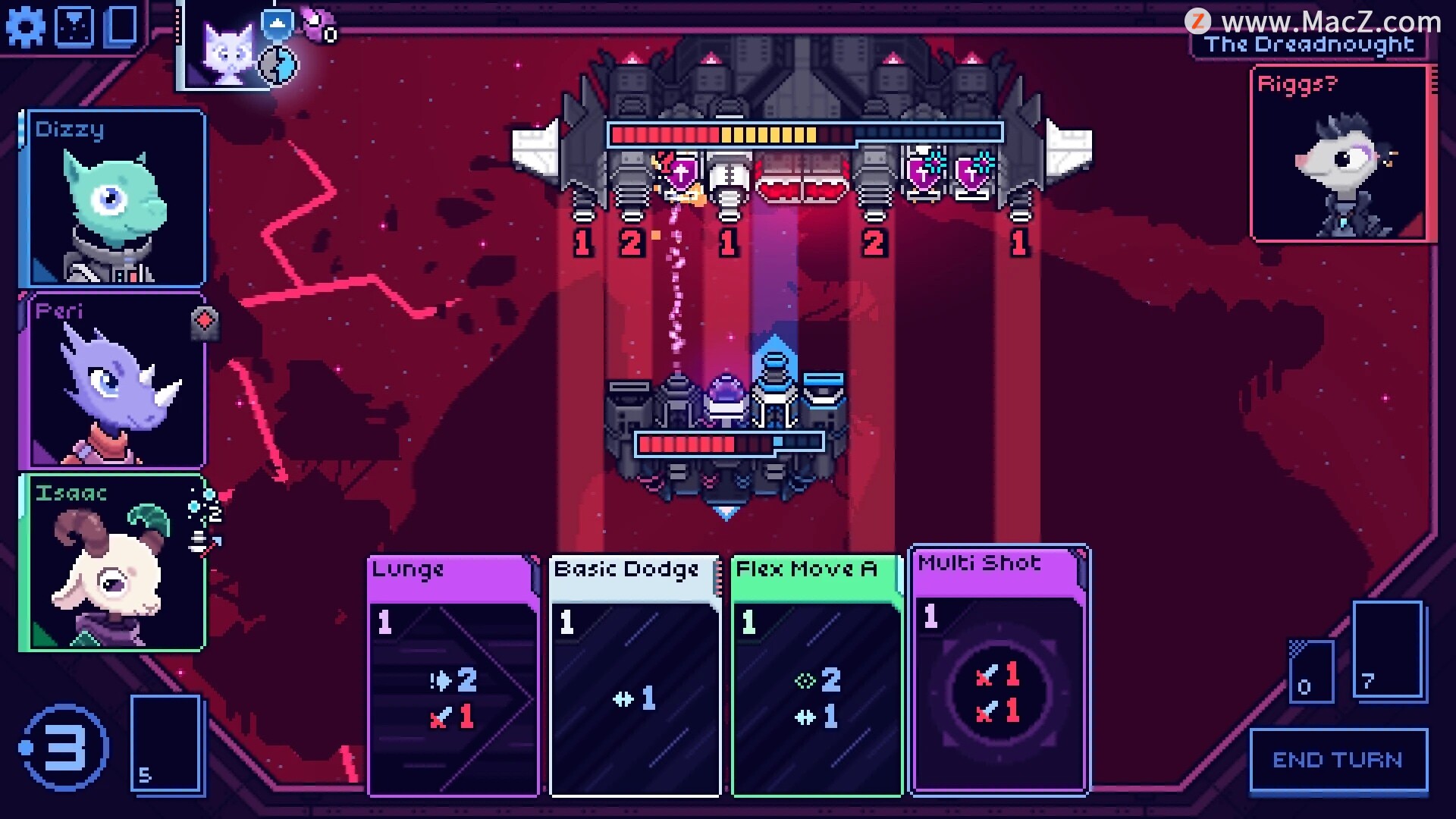Select Isaac's crew portrait

click(114, 563)
